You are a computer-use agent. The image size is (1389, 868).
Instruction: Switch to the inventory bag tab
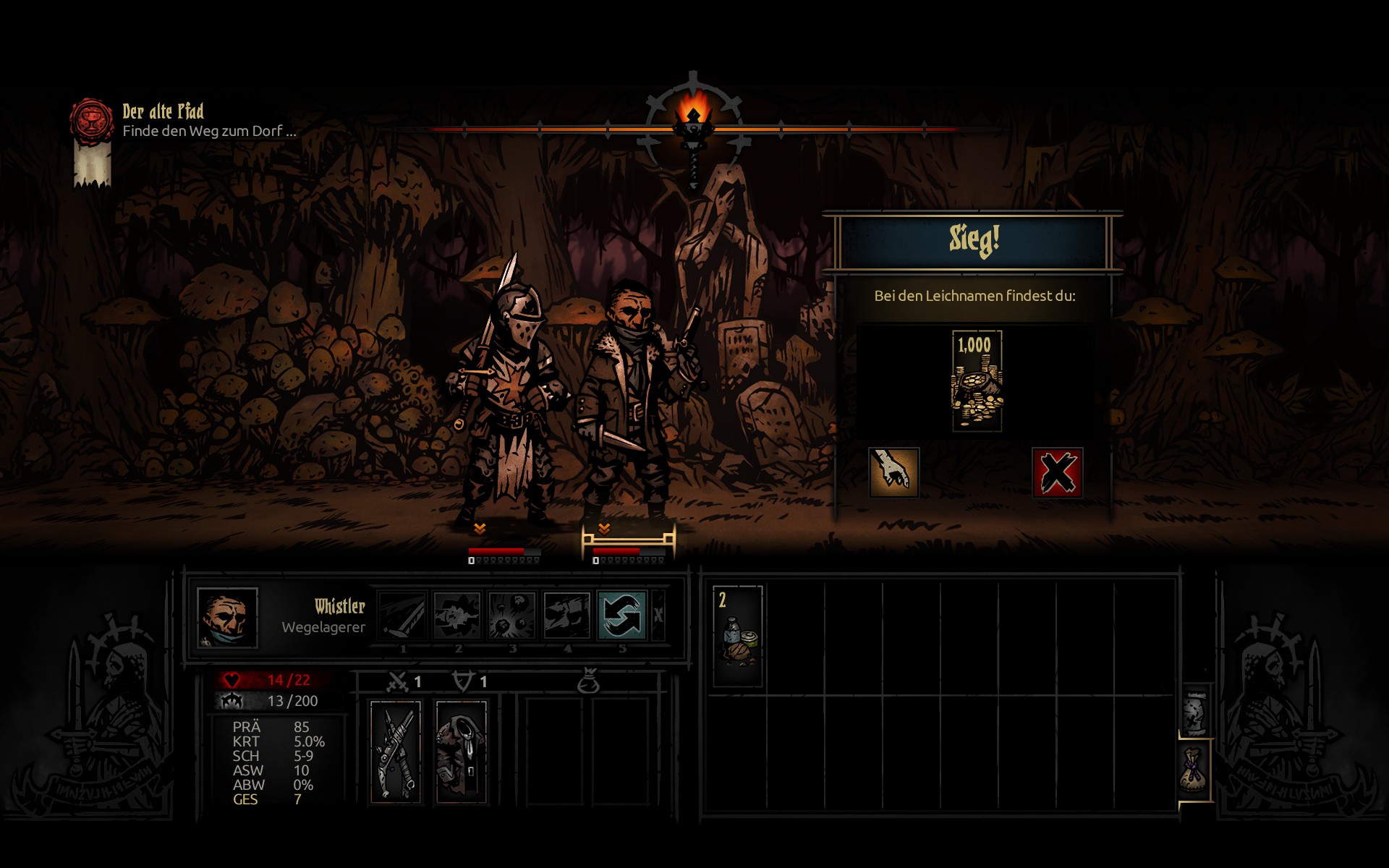tap(1195, 771)
